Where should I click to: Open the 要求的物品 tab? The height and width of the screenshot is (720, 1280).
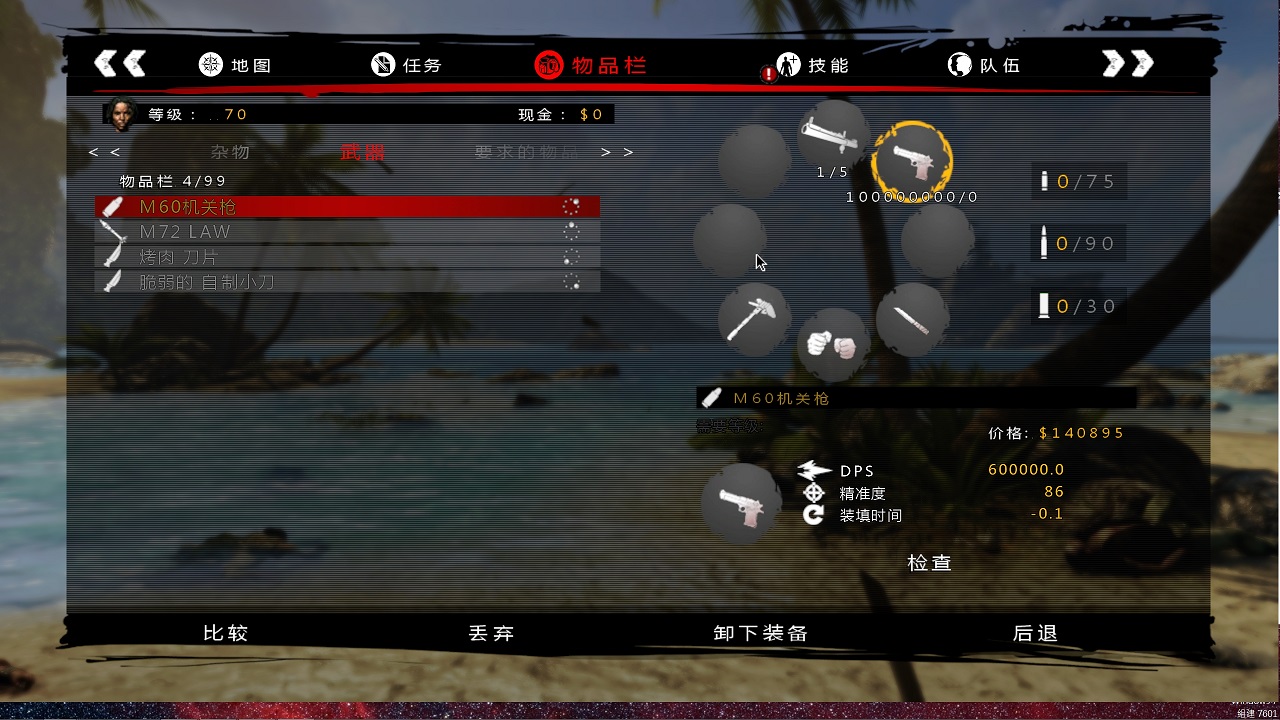click(523, 152)
